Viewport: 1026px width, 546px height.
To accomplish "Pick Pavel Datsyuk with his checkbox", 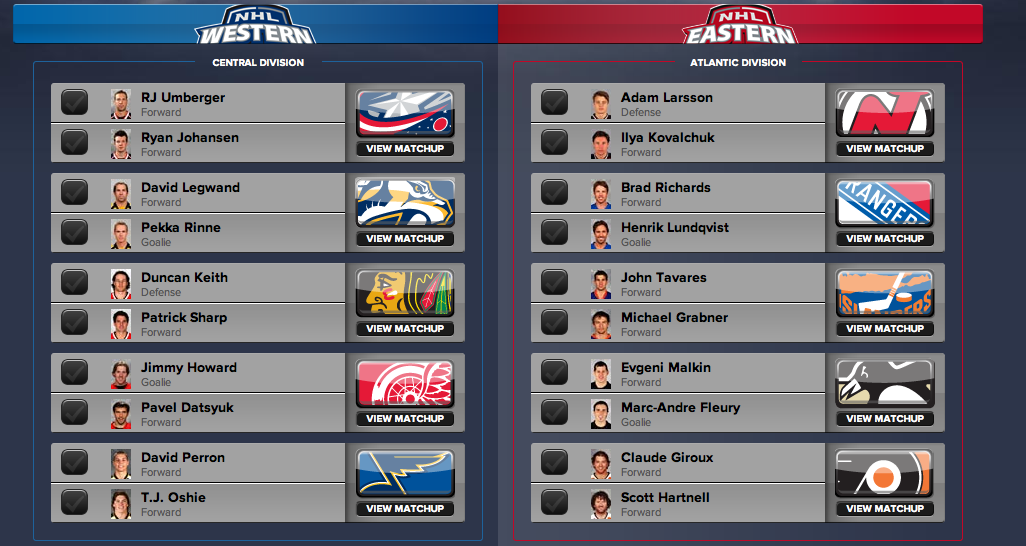I will pyautogui.click(x=74, y=413).
